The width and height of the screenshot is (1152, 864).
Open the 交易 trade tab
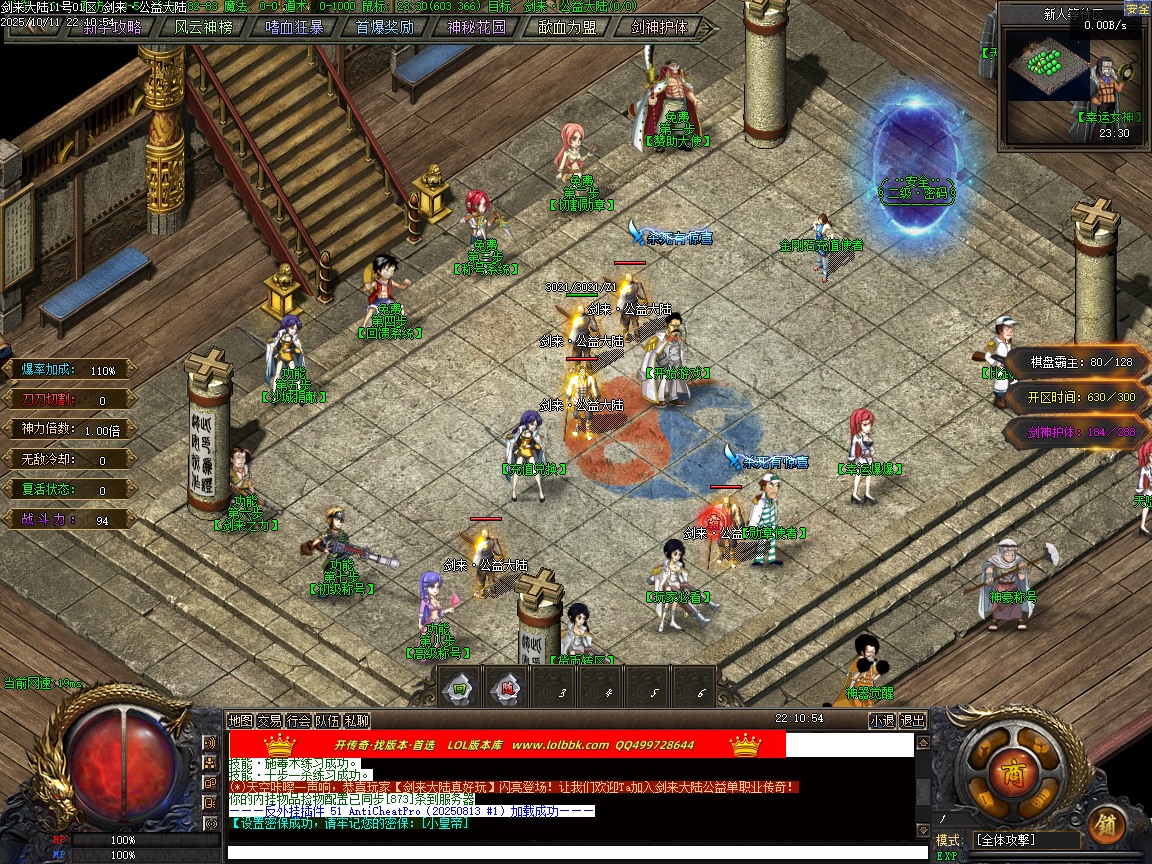[269, 720]
